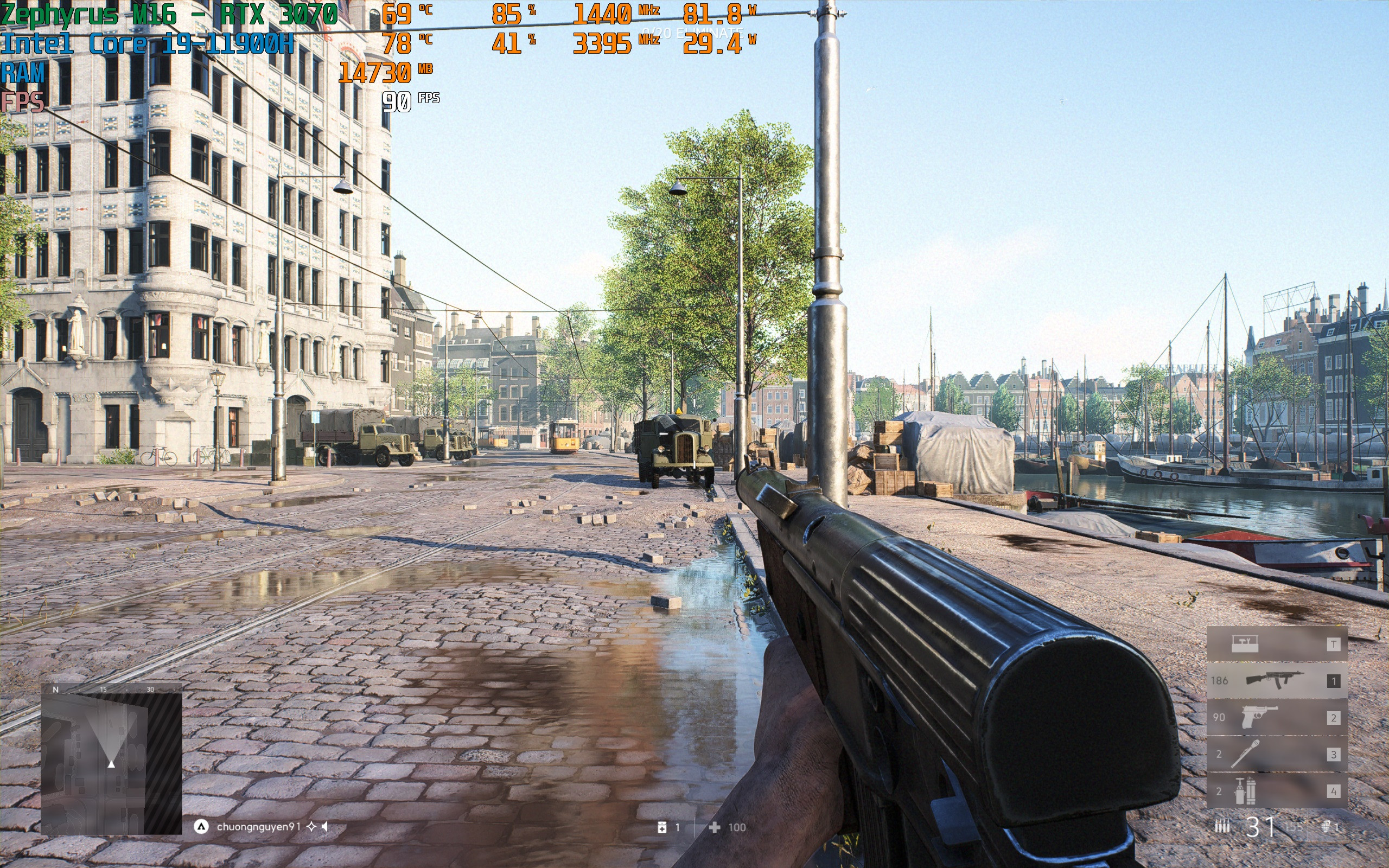Click the assault class icon beside chuongnguyen91
The height and width of the screenshot is (868, 1389).
click(x=201, y=827)
